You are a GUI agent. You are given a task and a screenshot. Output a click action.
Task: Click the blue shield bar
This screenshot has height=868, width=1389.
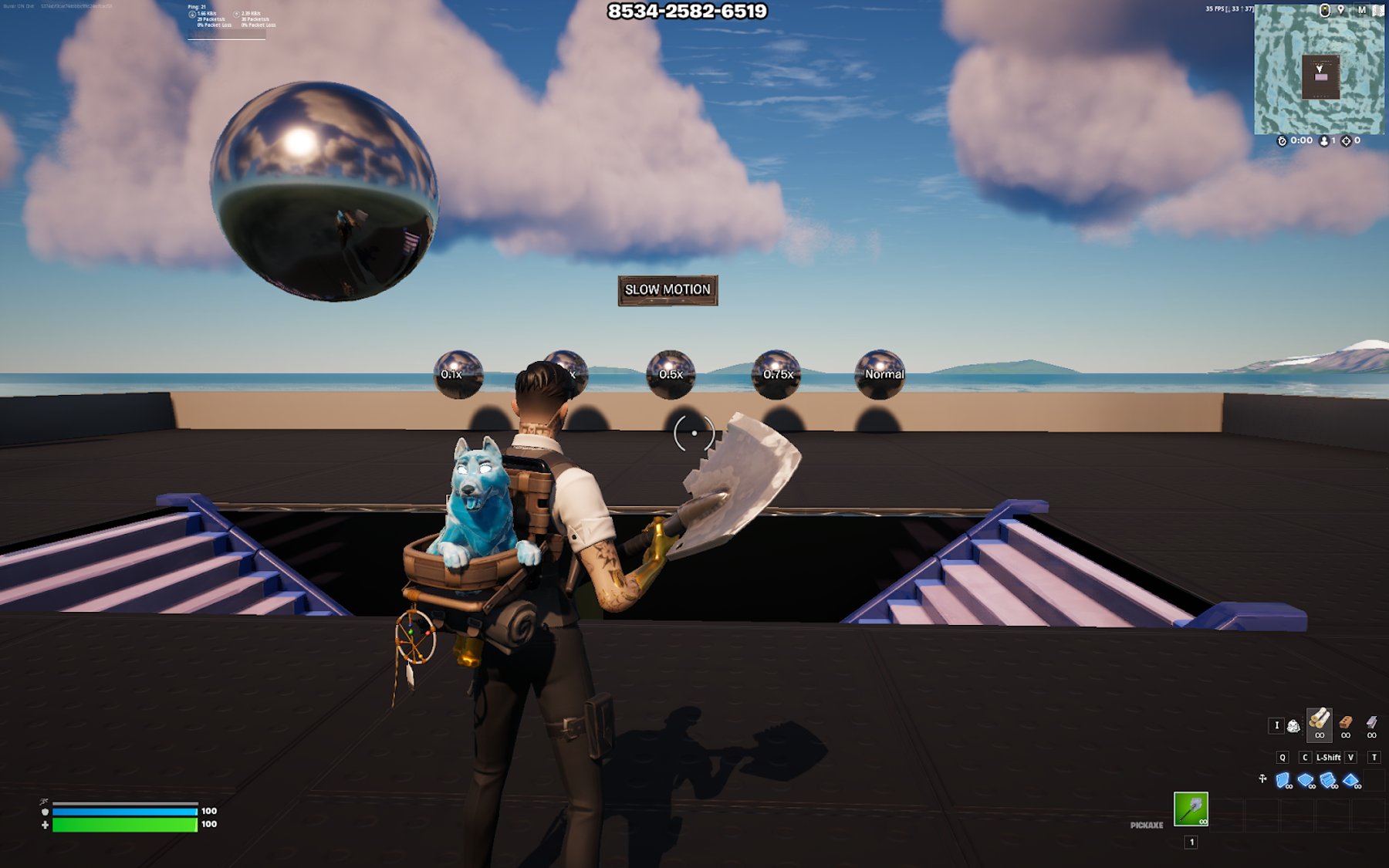[123, 811]
